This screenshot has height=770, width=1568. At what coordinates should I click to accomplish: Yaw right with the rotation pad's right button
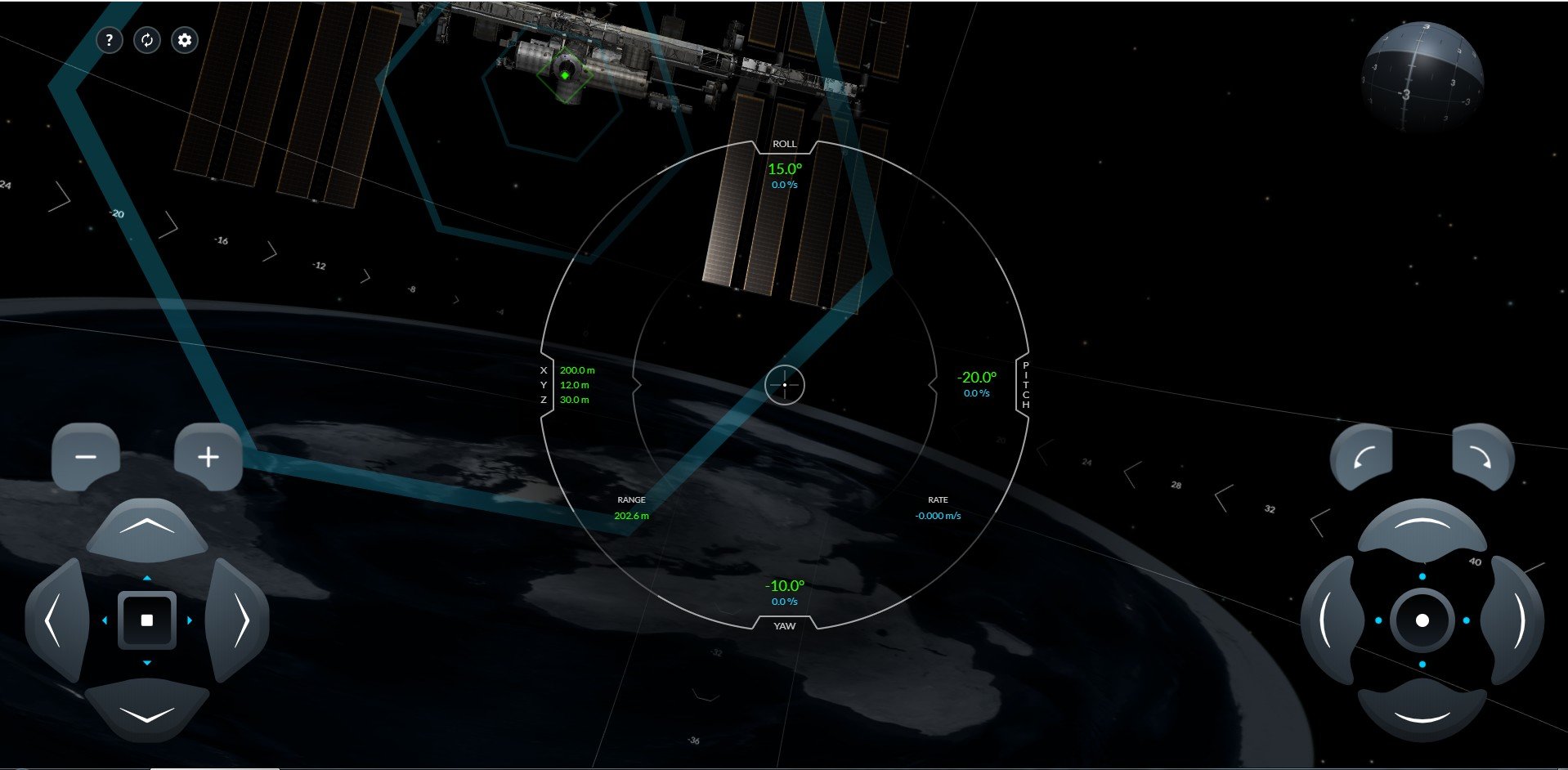1514,620
